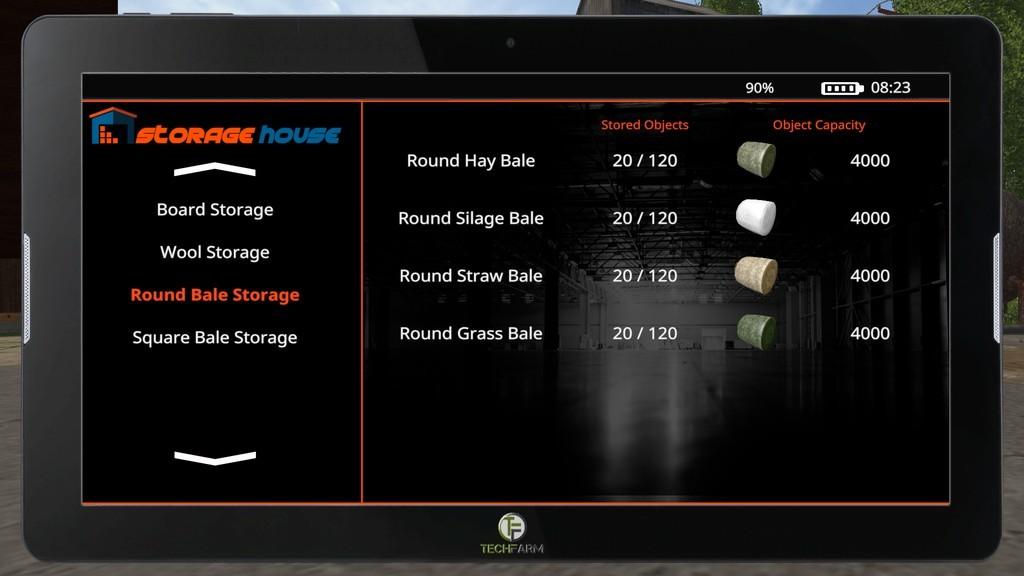
Task: Switch to Square Bale Storage
Action: [x=215, y=338]
